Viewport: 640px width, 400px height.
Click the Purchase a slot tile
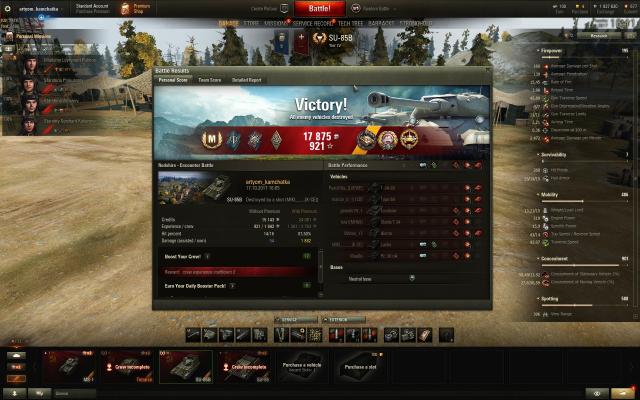pos(360,366)
